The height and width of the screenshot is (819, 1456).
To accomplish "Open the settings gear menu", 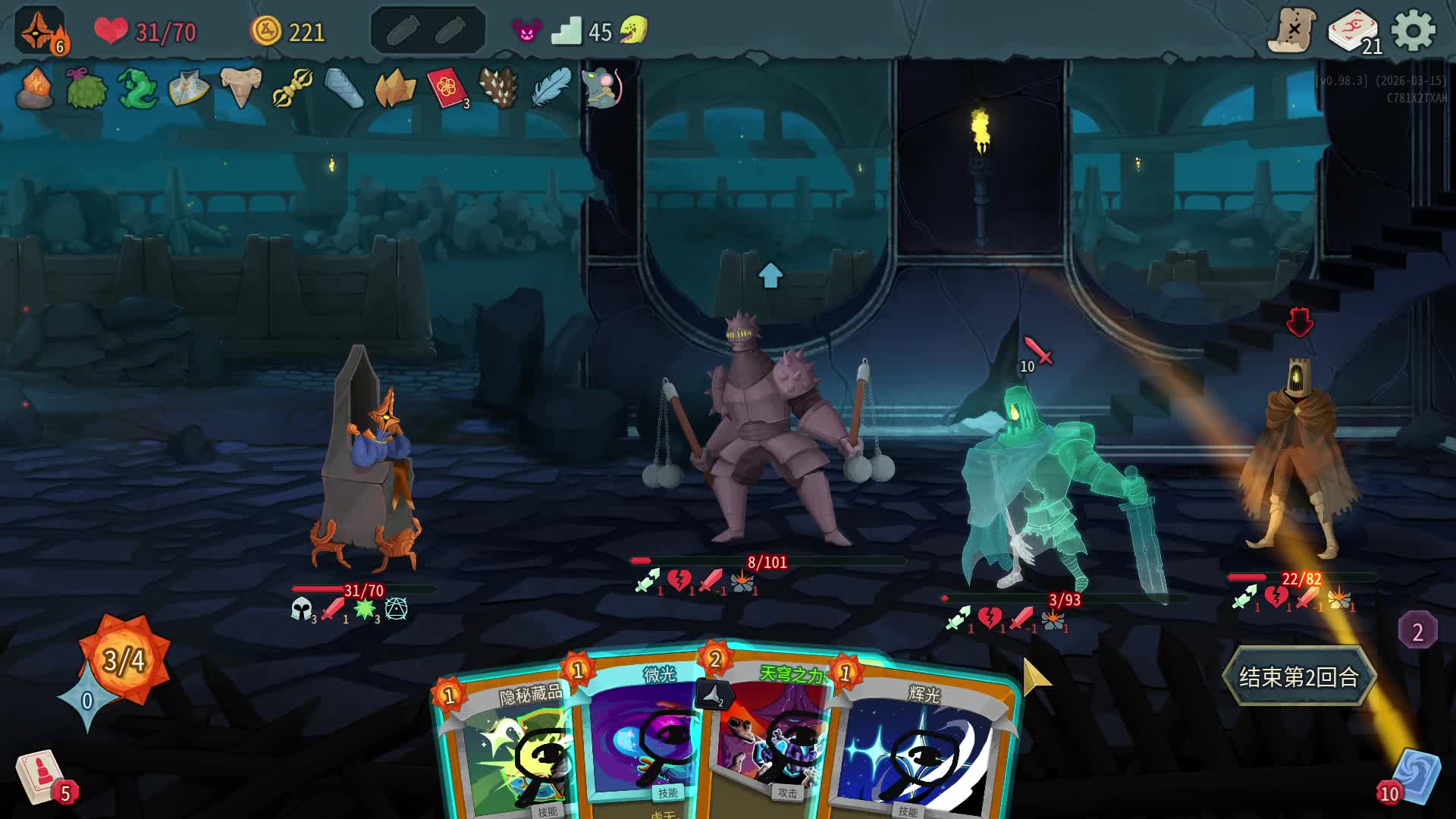I will [x=1413, y=31].
